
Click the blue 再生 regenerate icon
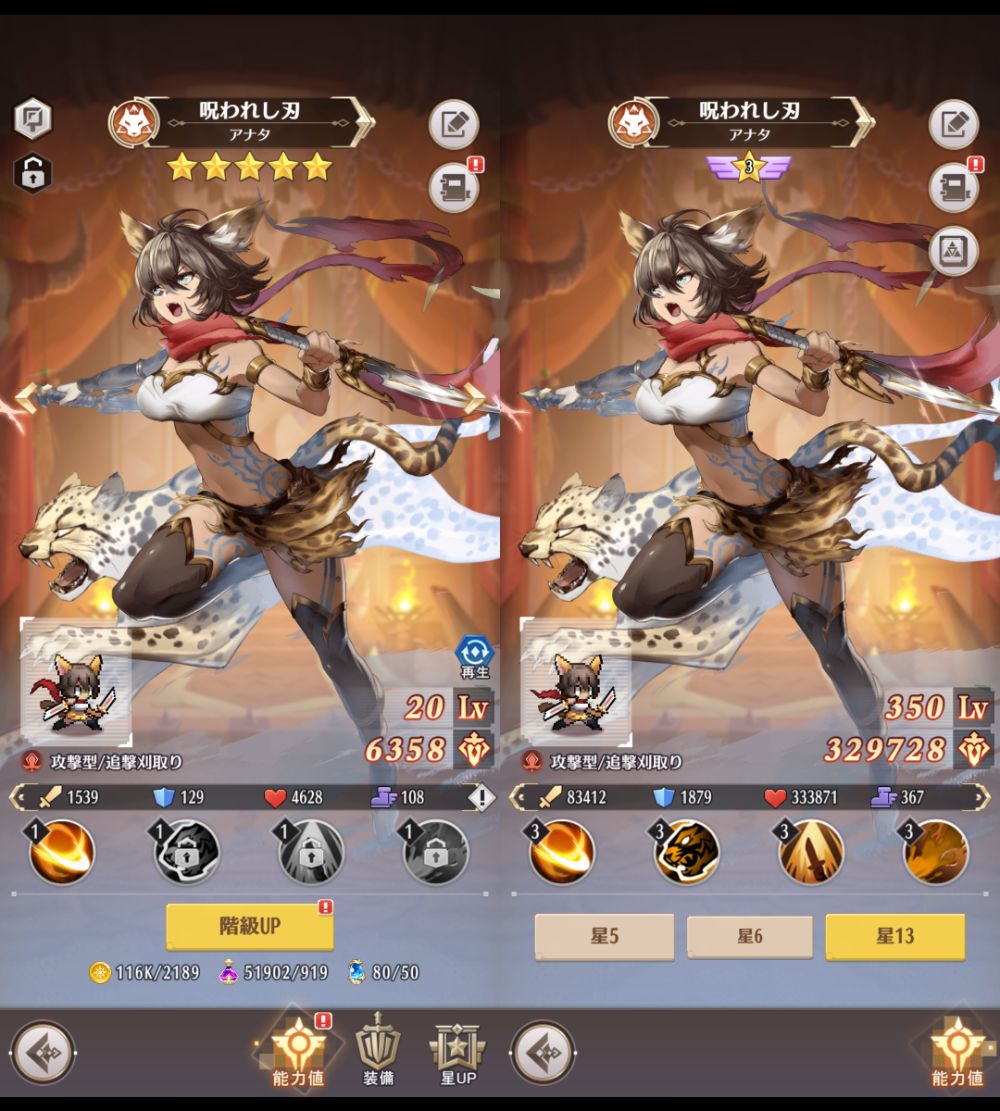click(473, 656)
